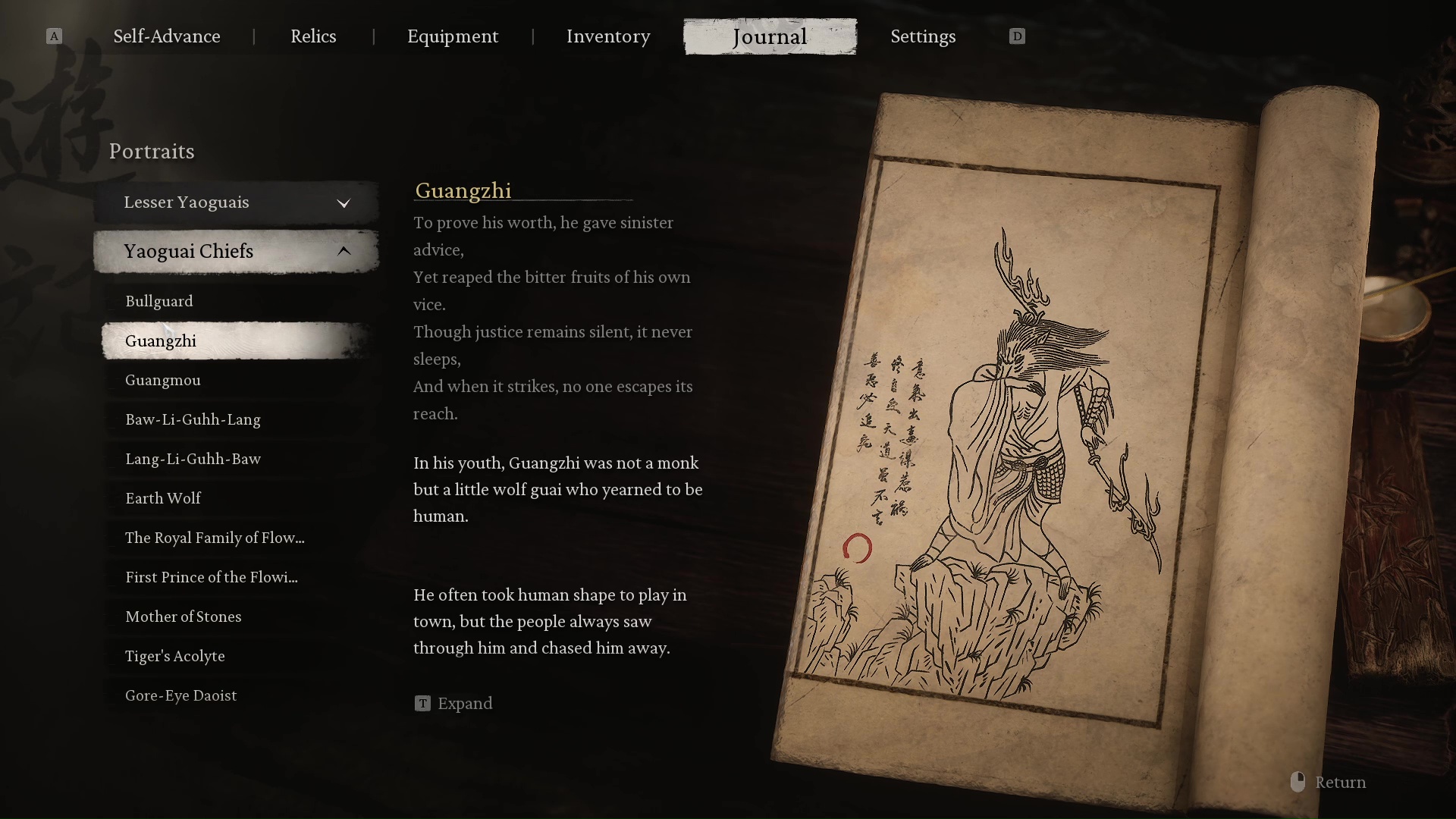Select First Prince of the Flowing Sands entry
The height and width of the screenshot is (819, 1456).
pos(212,577)
